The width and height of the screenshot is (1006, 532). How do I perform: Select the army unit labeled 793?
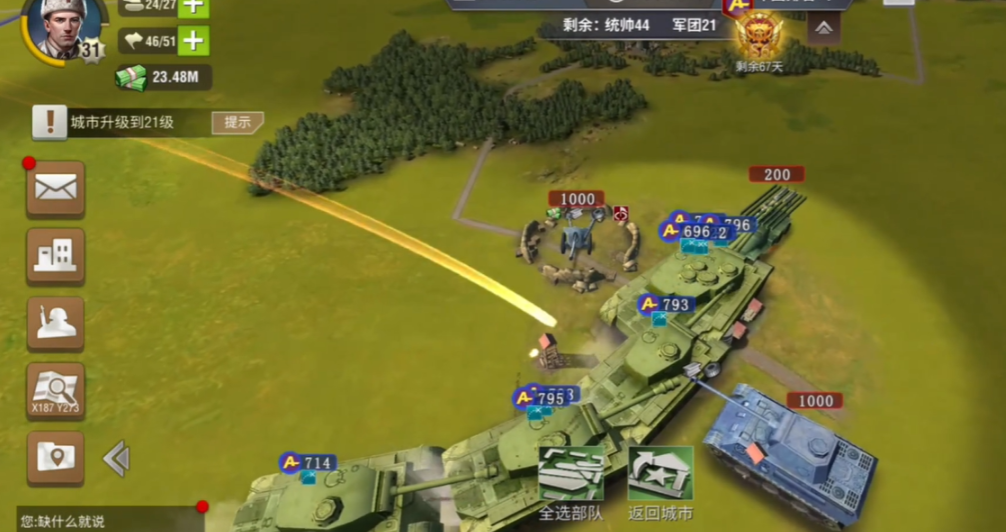pos(666,304)
